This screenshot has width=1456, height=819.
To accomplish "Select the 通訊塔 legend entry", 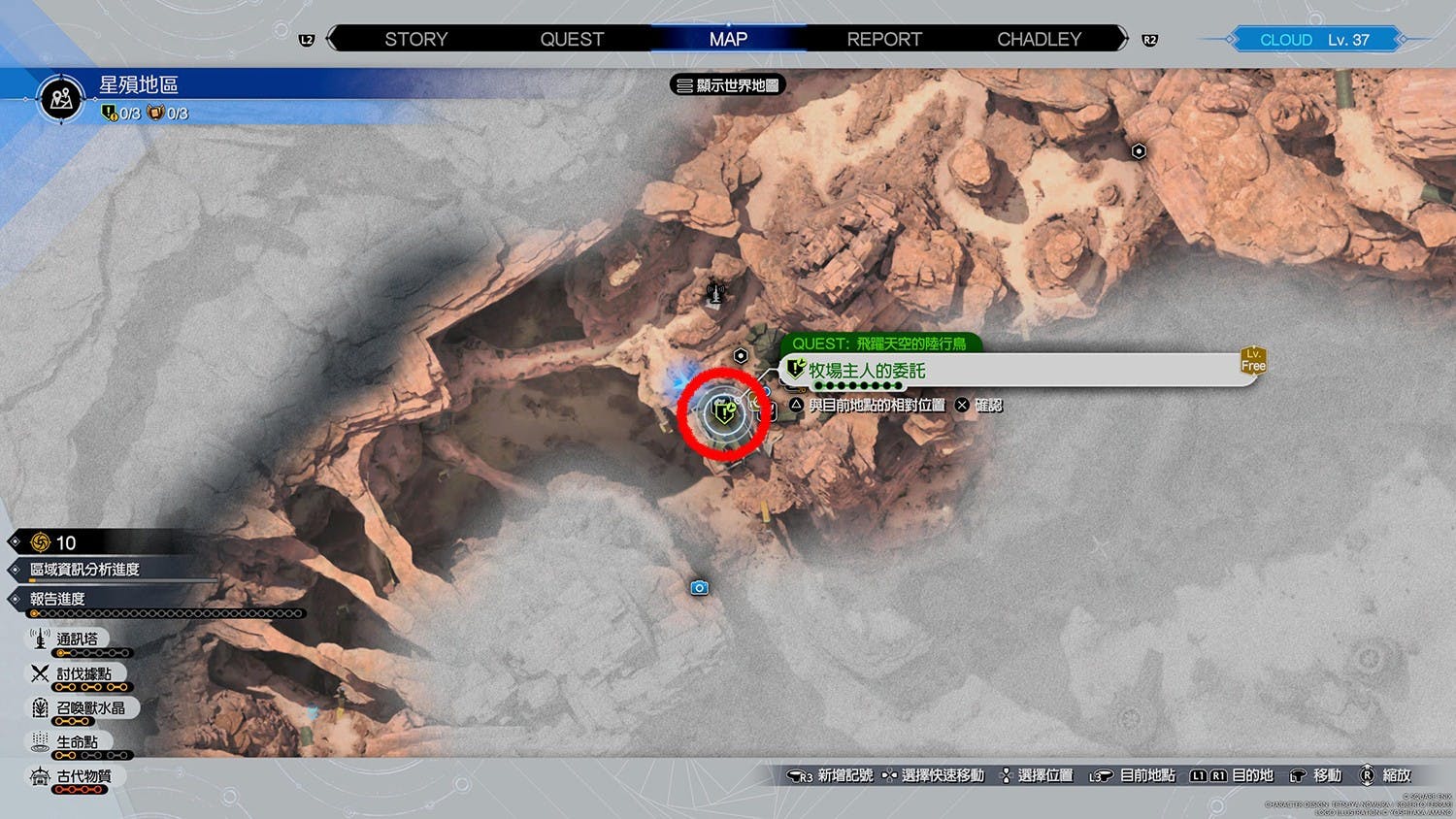I will coord(77,639).
